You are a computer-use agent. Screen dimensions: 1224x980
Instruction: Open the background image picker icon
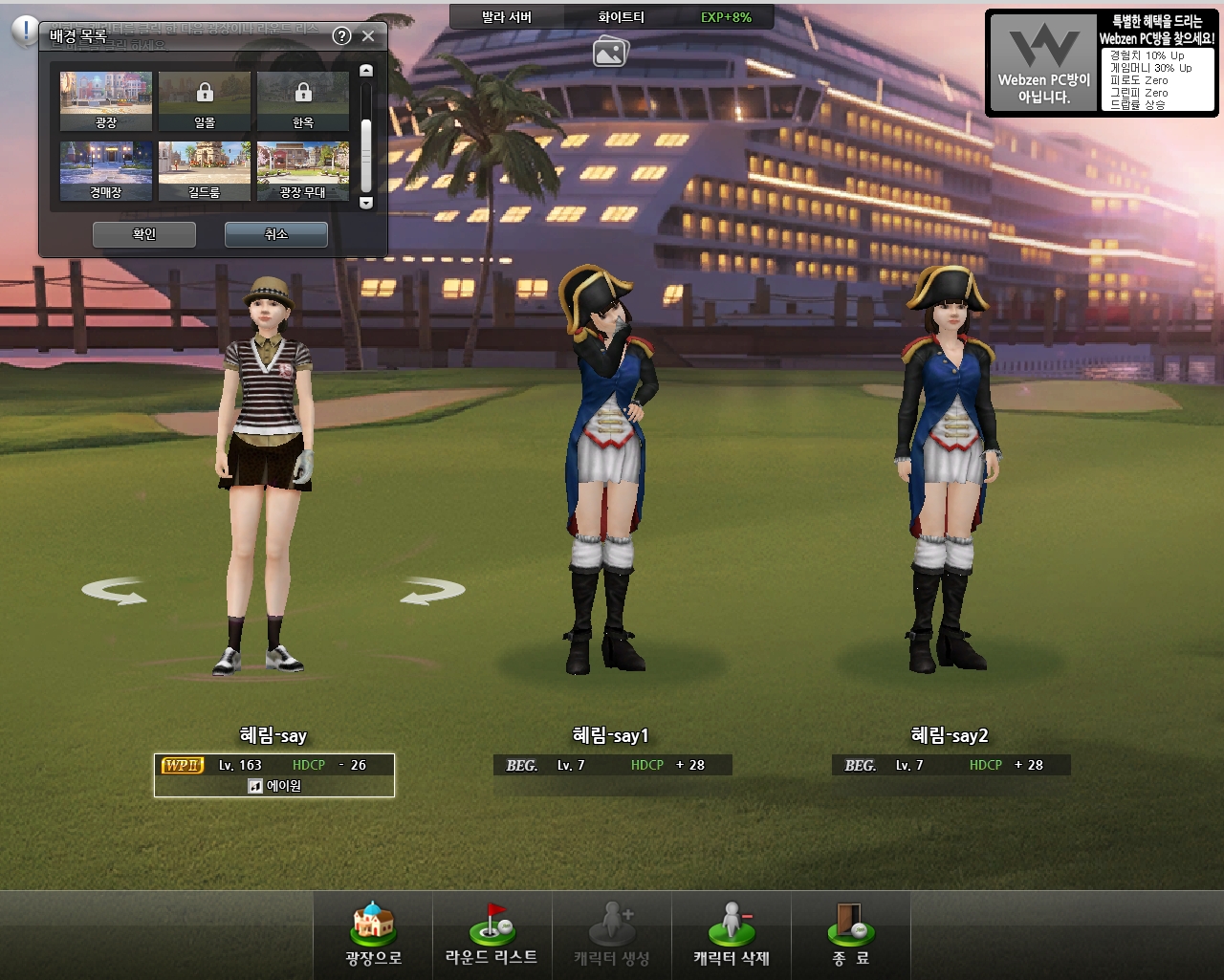(x=610, y=52)
